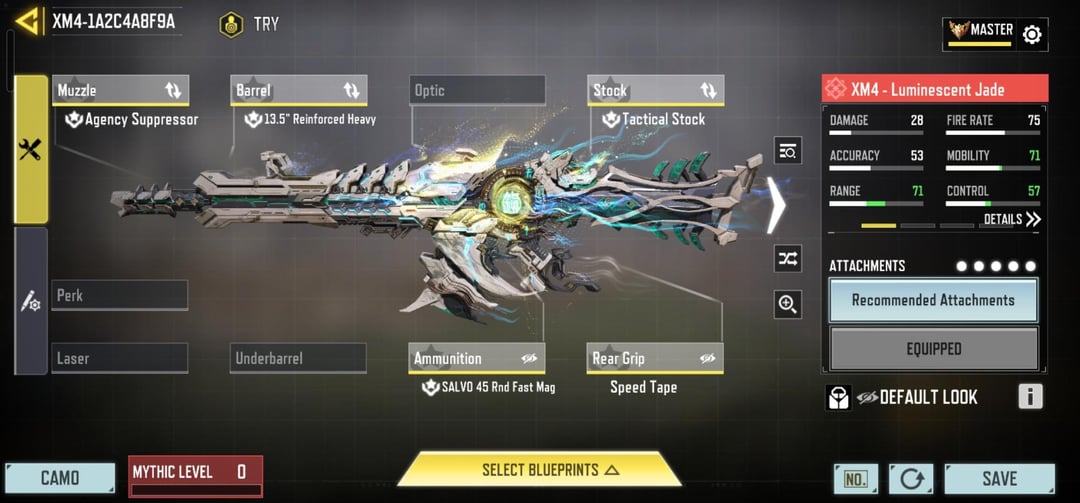Viewport: 1080px width, 503px height.
Task: Change the Barrel attachment
Action: click(x=298, y=91)
